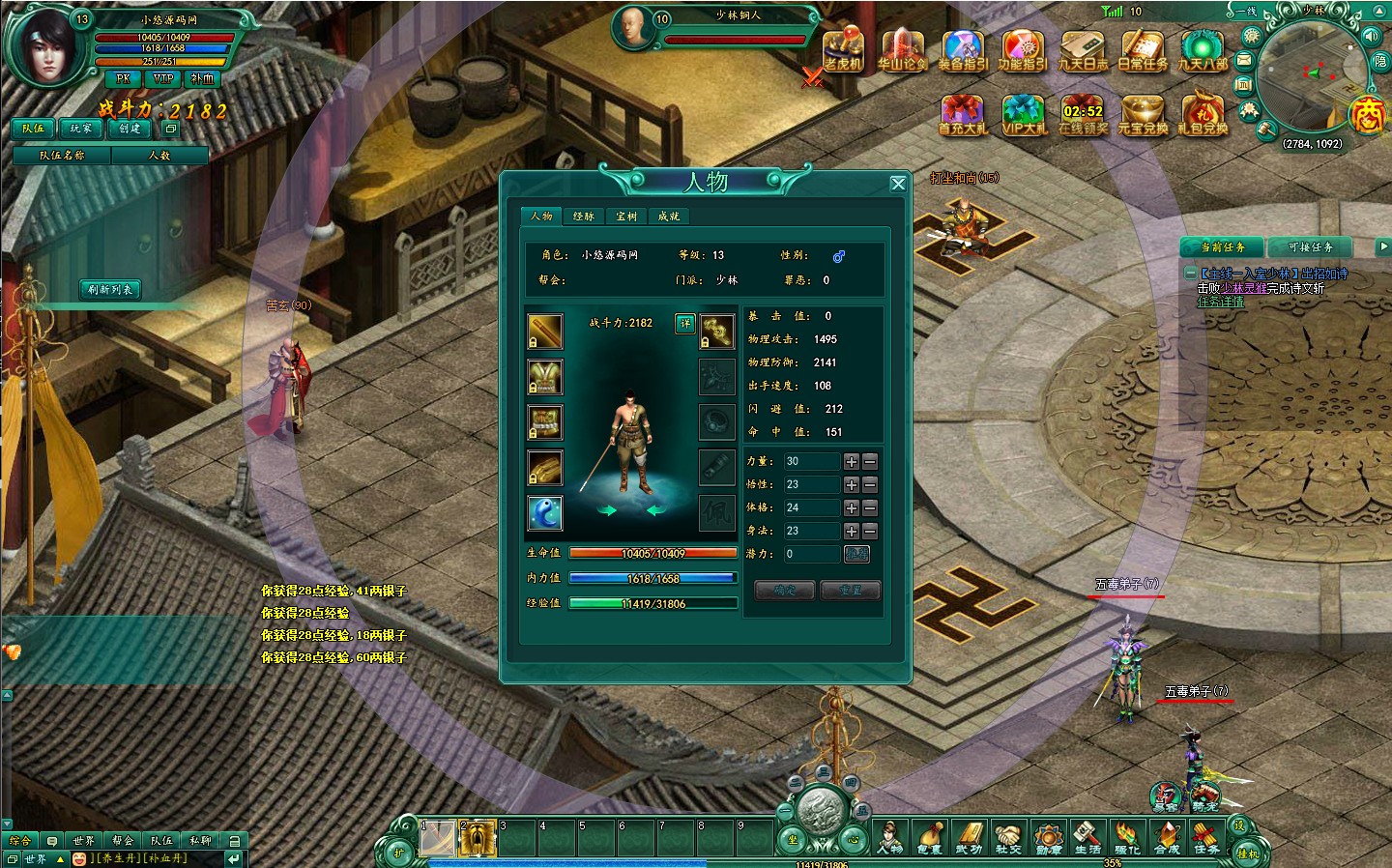This screenshot has height=868, width=1392.
Task: Select the staff weapon equipment slot
Action: [x=545, y=332]
